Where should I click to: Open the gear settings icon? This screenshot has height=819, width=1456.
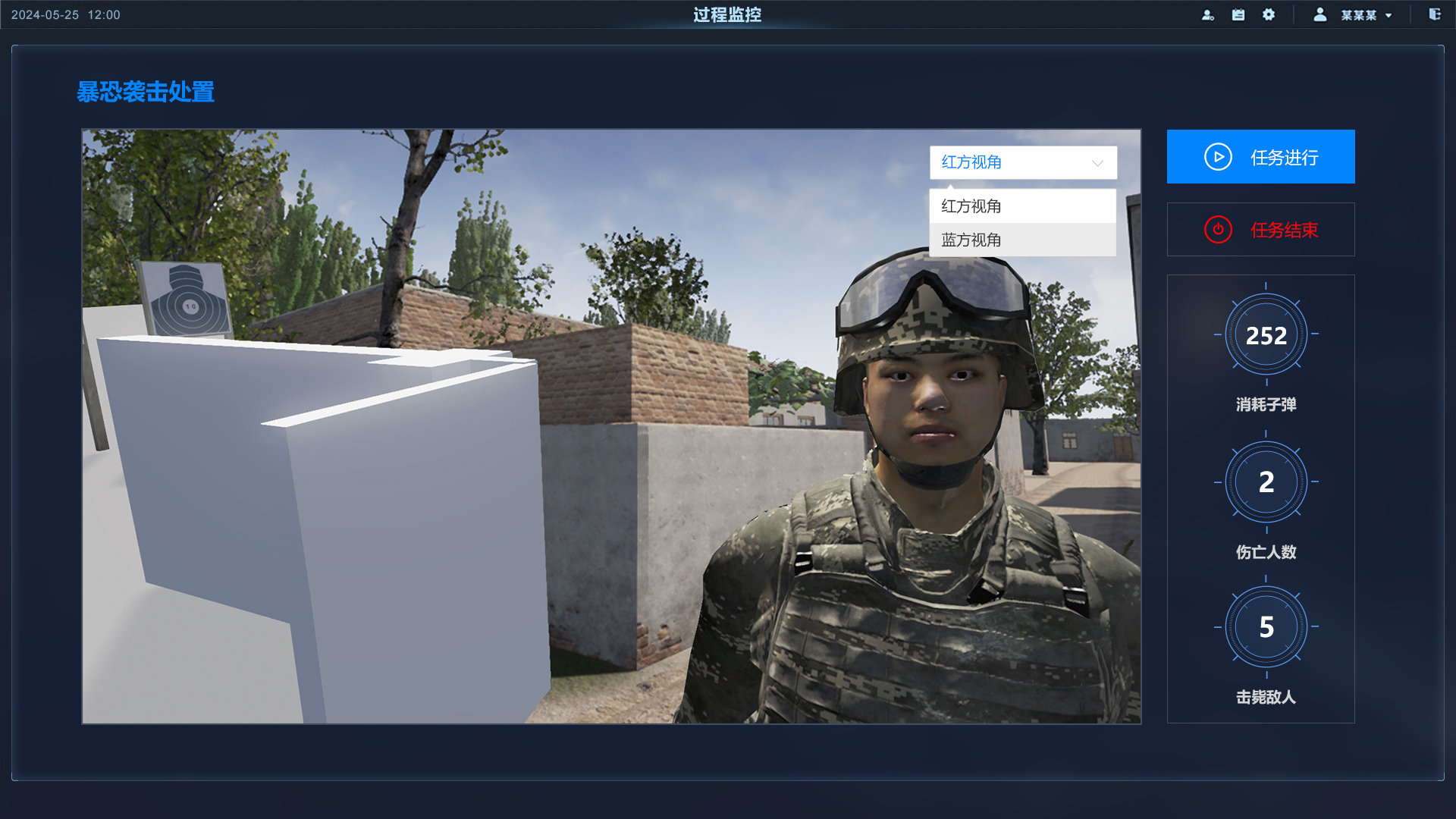[1269, 15]
